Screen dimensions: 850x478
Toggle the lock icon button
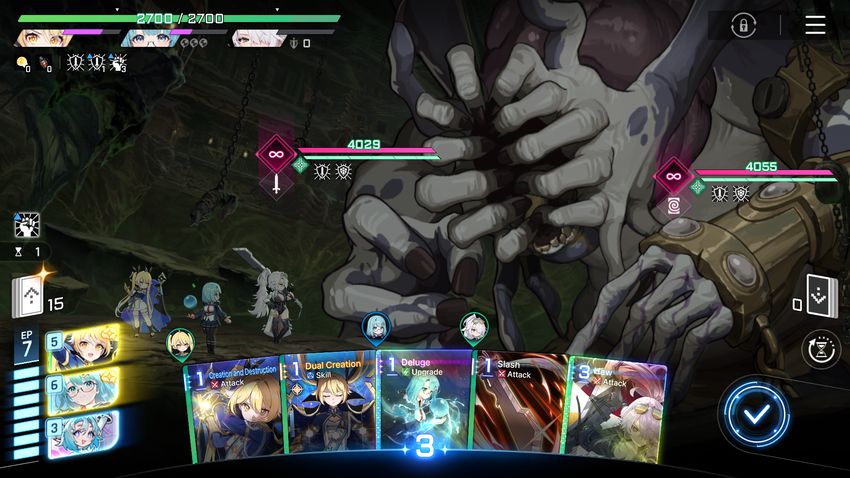pos(743,26)
